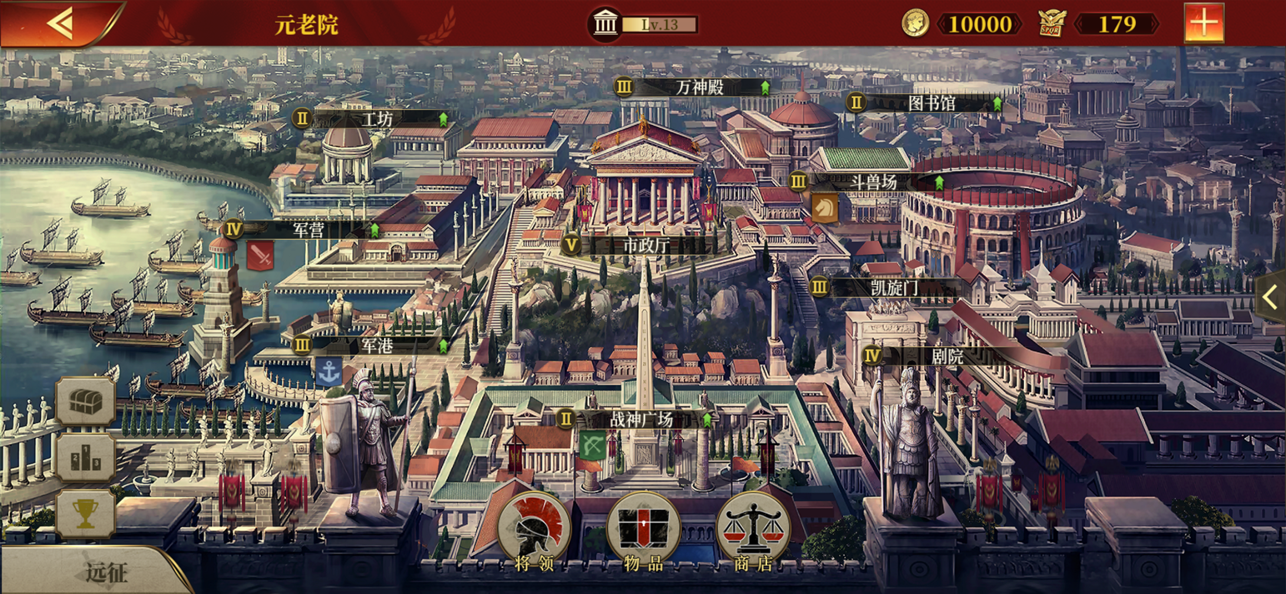Open the 工坊 workshop building label
The width and height of the screenshot is (1286, 594).
coord(377,118)
